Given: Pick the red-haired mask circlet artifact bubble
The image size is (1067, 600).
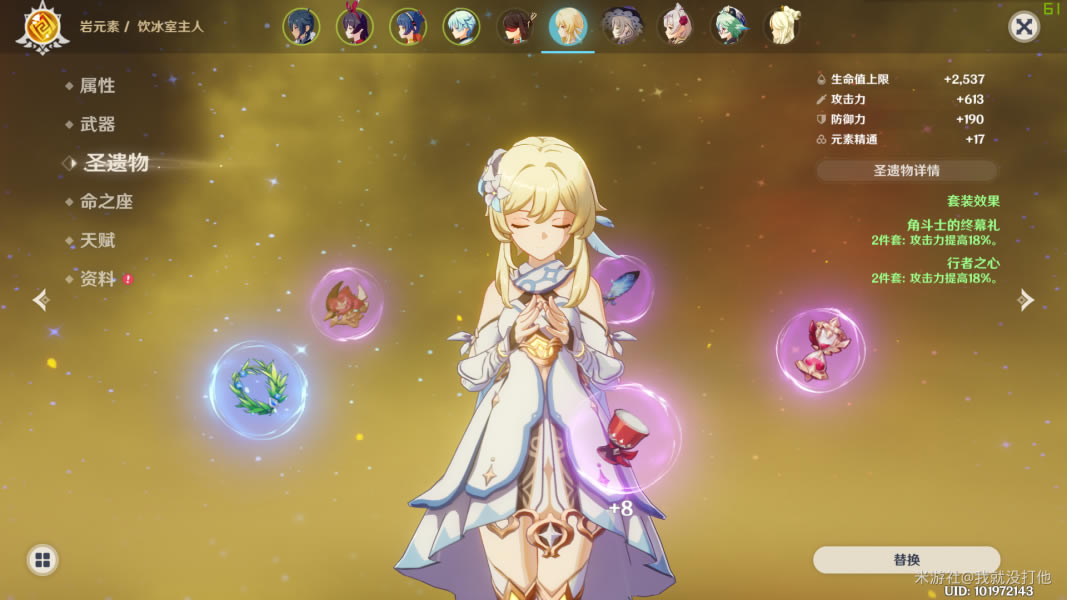Looking at the screenshot, I should coord(346,303).
